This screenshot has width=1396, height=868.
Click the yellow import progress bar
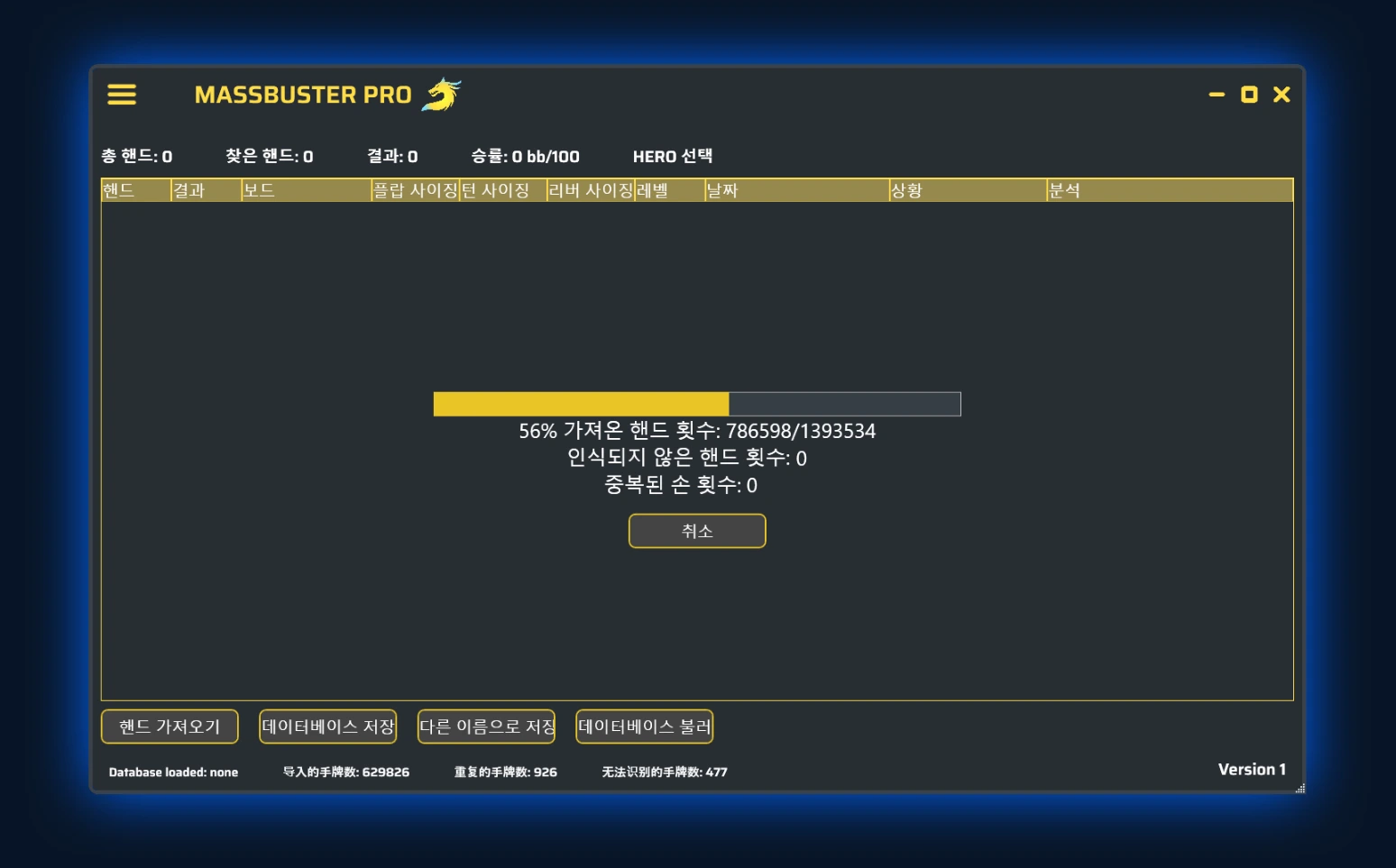tap(582, 403)
